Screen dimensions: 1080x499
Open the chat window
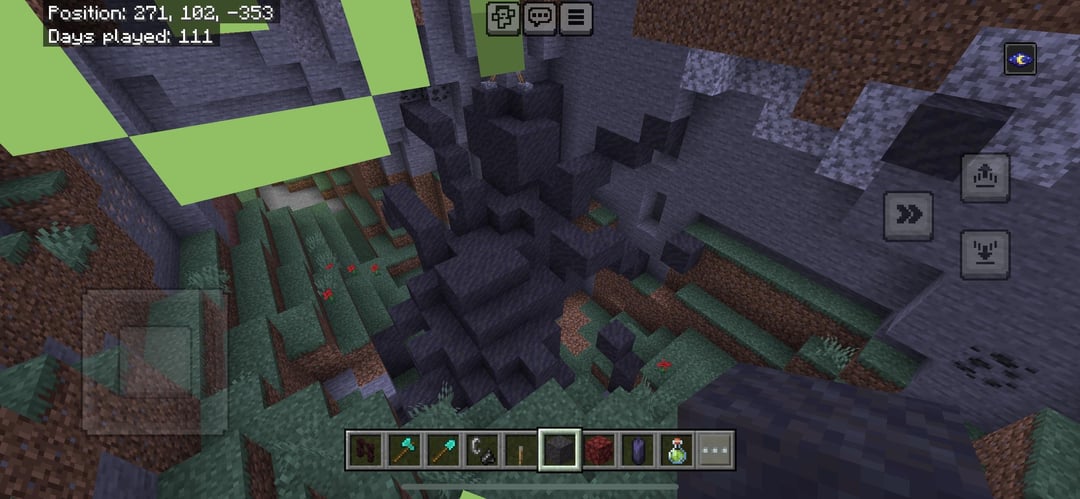[540, 18]
